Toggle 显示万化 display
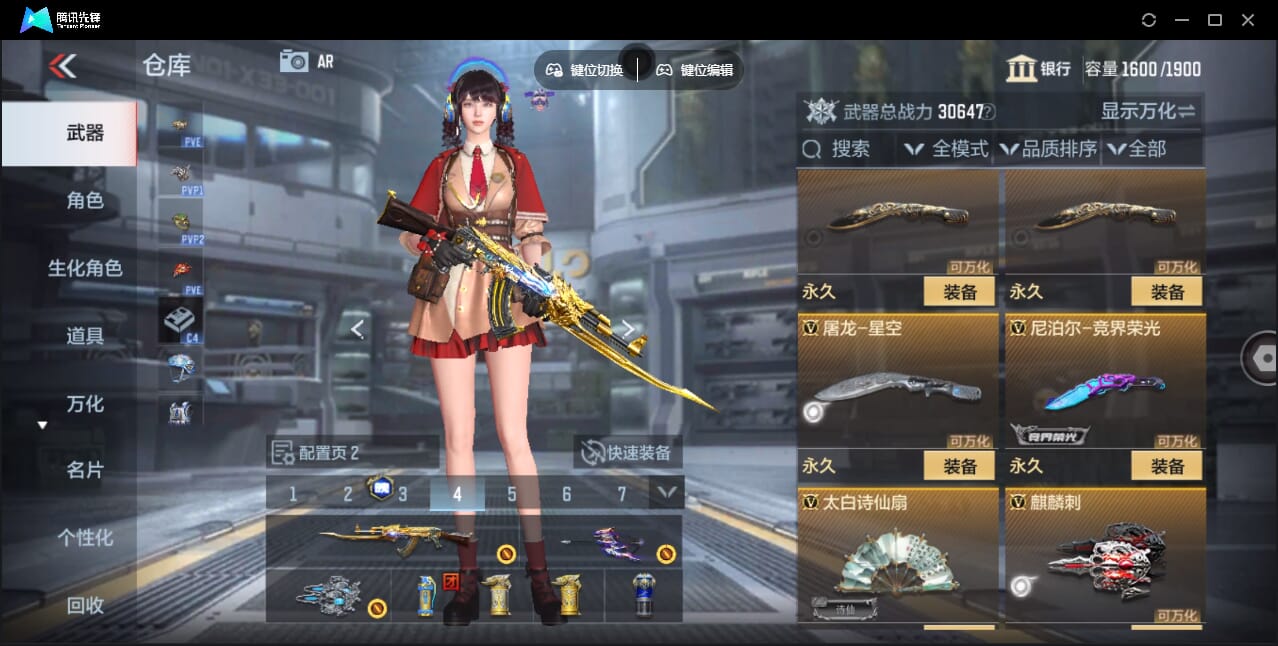This screenshot has width=1278, height=646. [x=1148, y=111]
